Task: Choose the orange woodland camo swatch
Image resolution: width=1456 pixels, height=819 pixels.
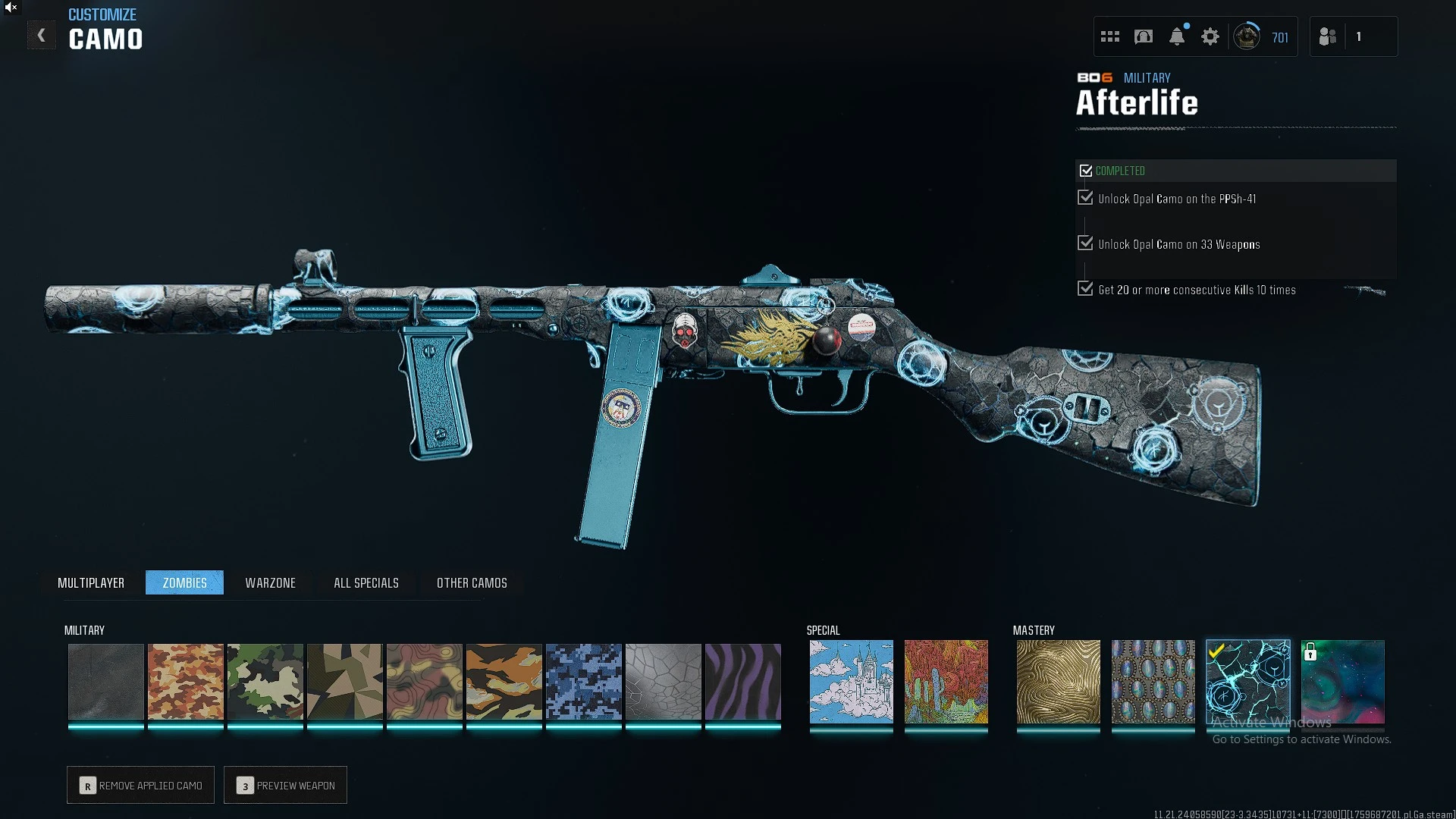Action: tap(186, 681)
